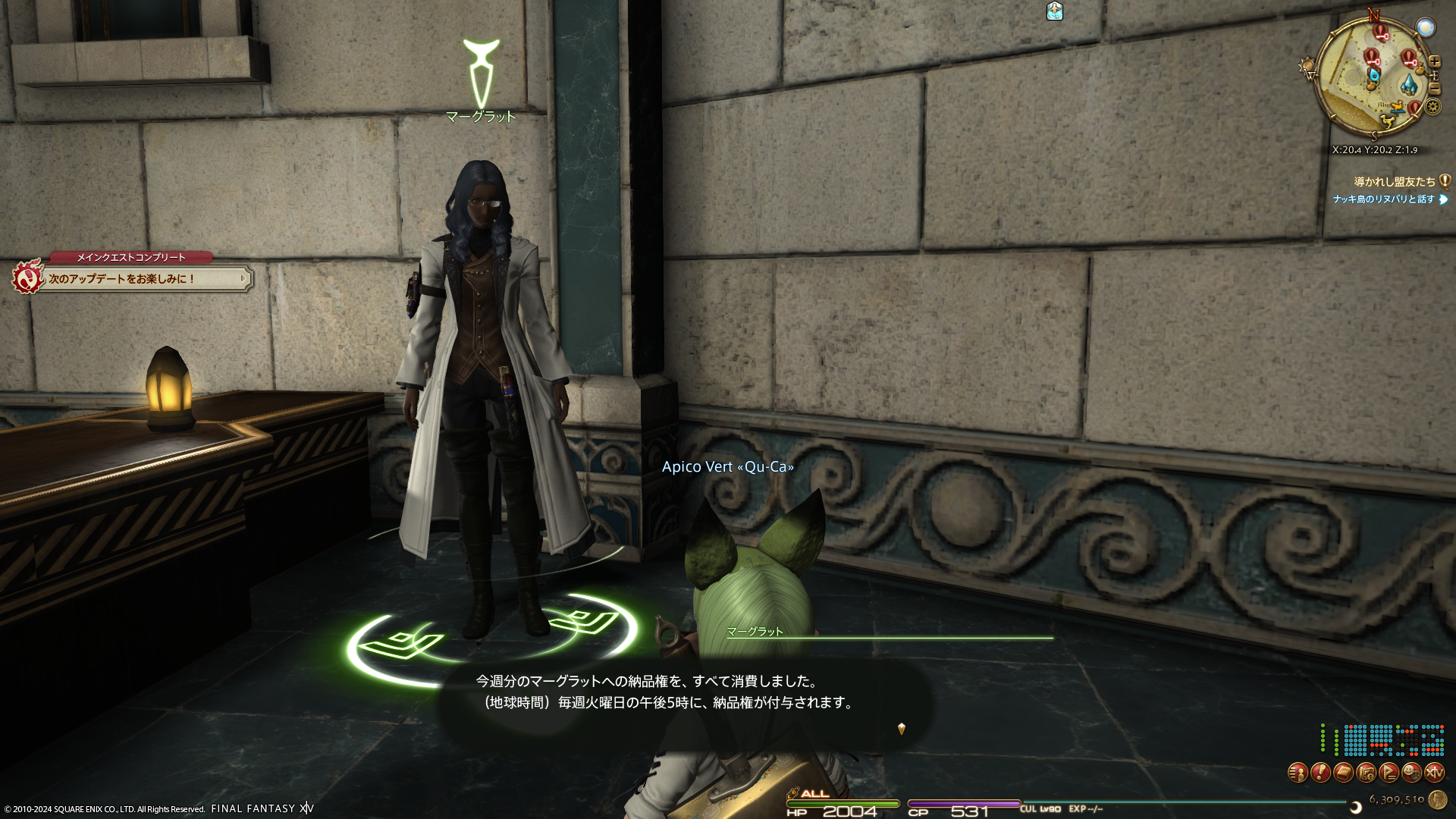Open minimap settings gear
The image size is (1456, 819).
pos(1432,106)
